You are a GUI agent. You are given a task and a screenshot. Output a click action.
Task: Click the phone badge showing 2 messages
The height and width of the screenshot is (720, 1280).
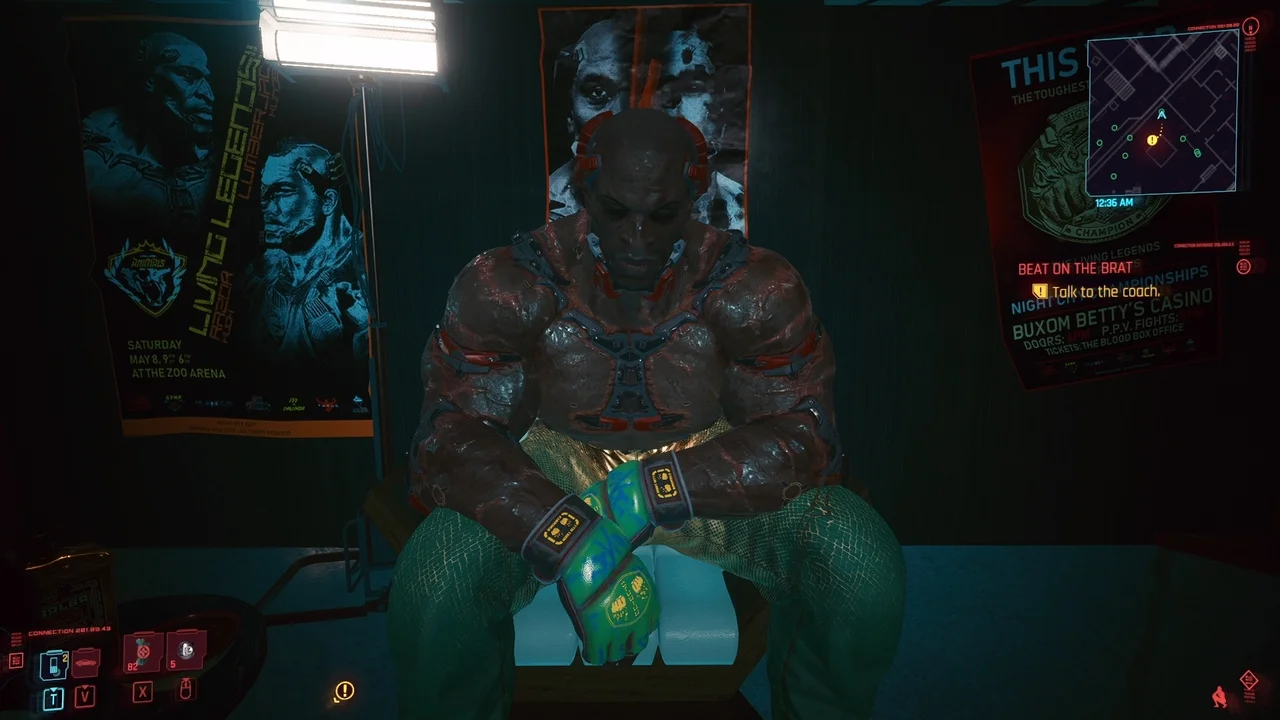tap(65, 657)
